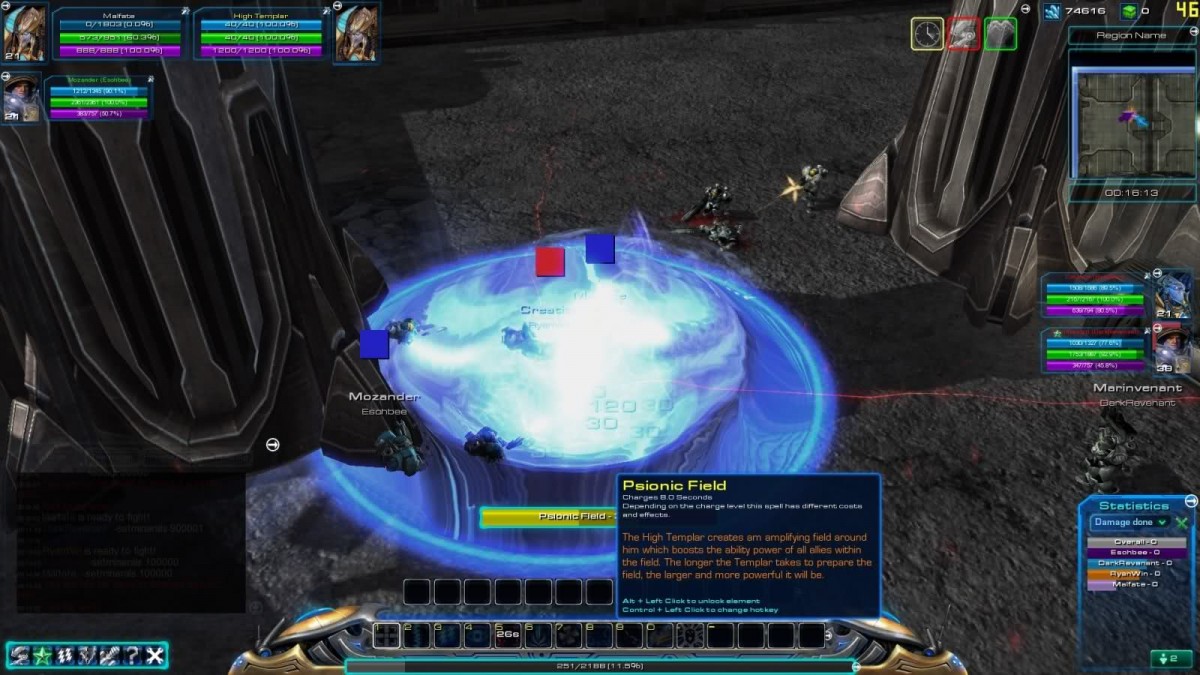Click the action bar slot showing 26s cooldown

click(508, 635)
